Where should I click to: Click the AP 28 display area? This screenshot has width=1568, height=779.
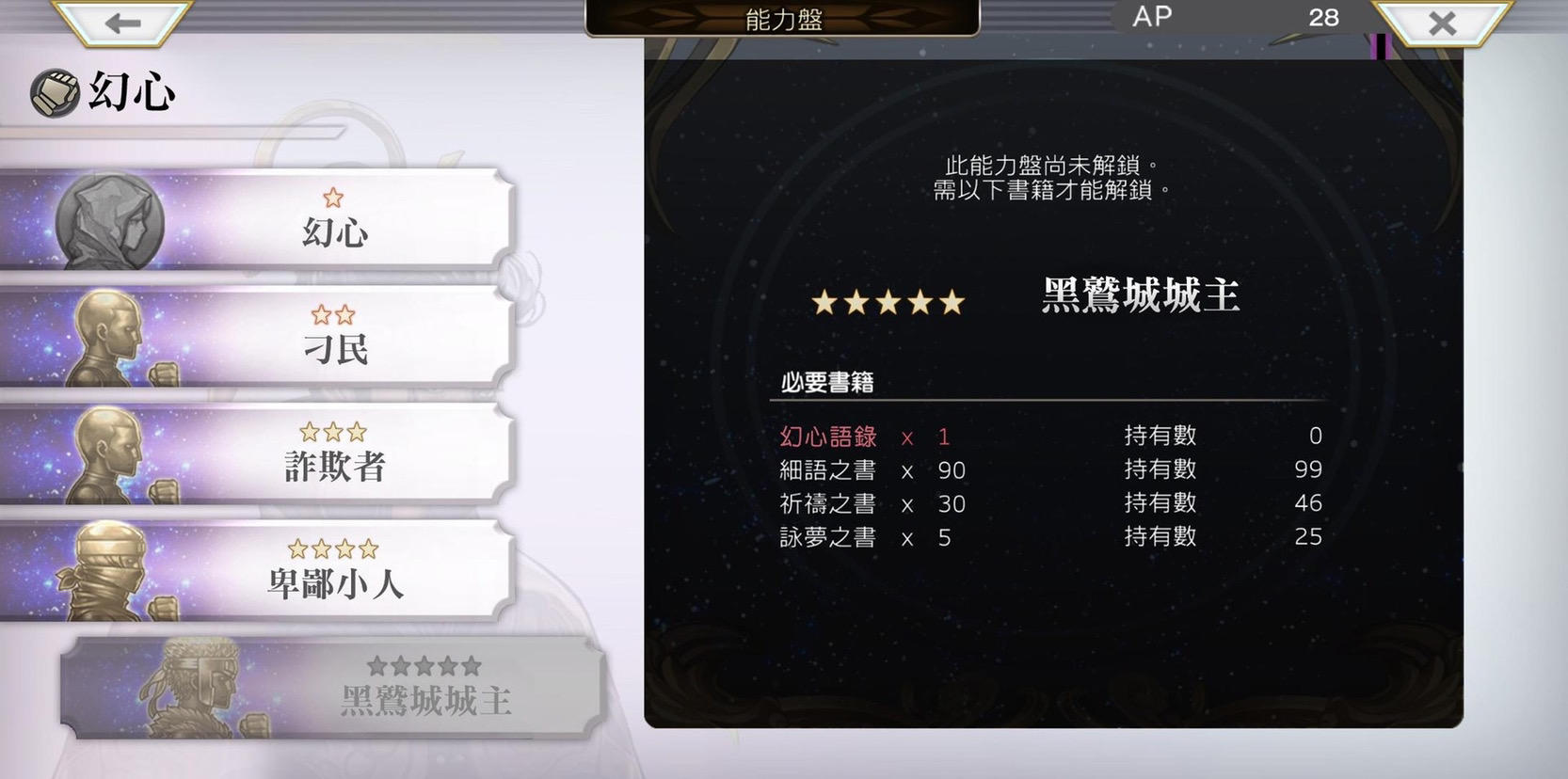click(x=1233, y=16)
